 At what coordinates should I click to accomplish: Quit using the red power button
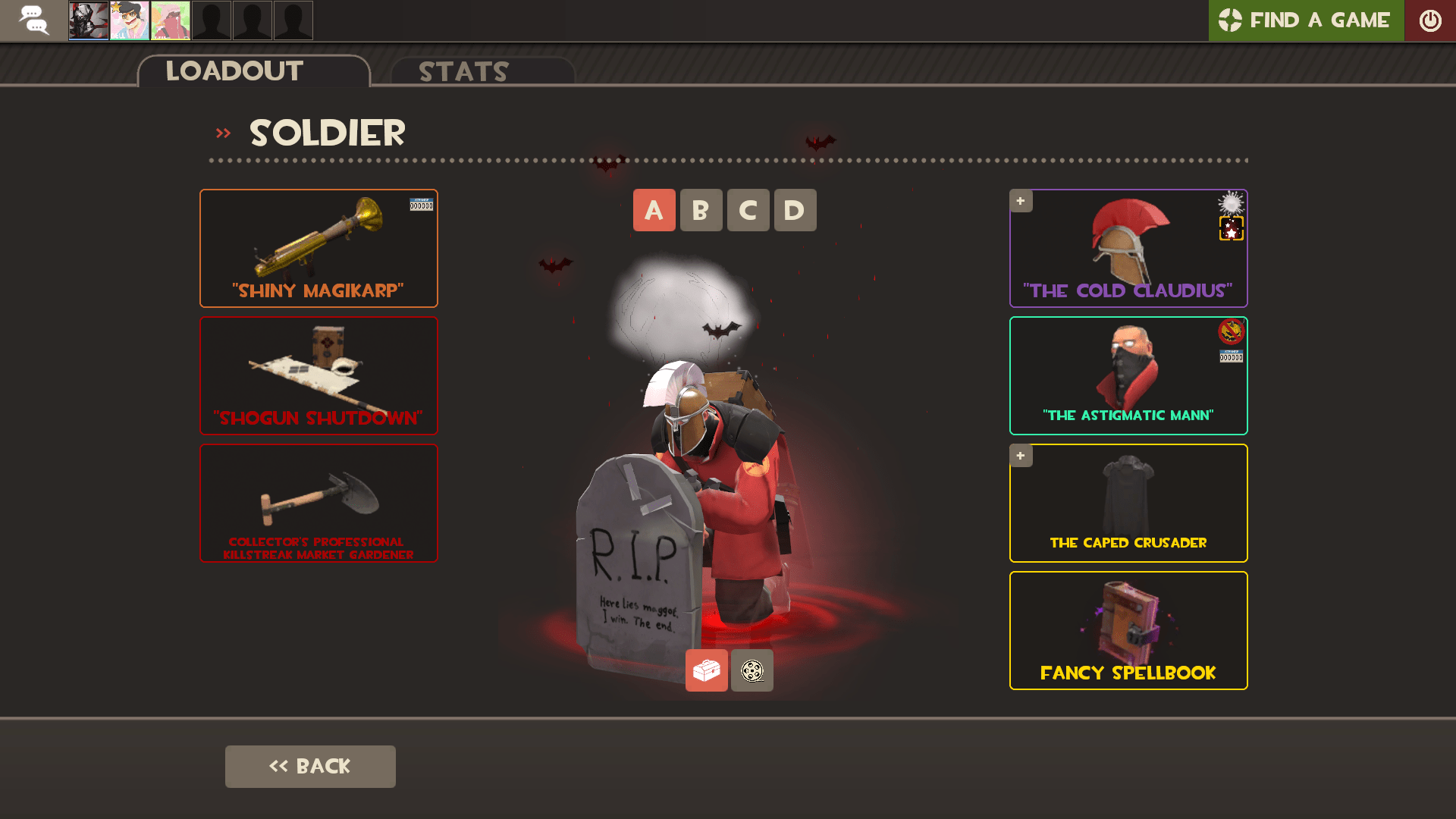pos(1429,20)
